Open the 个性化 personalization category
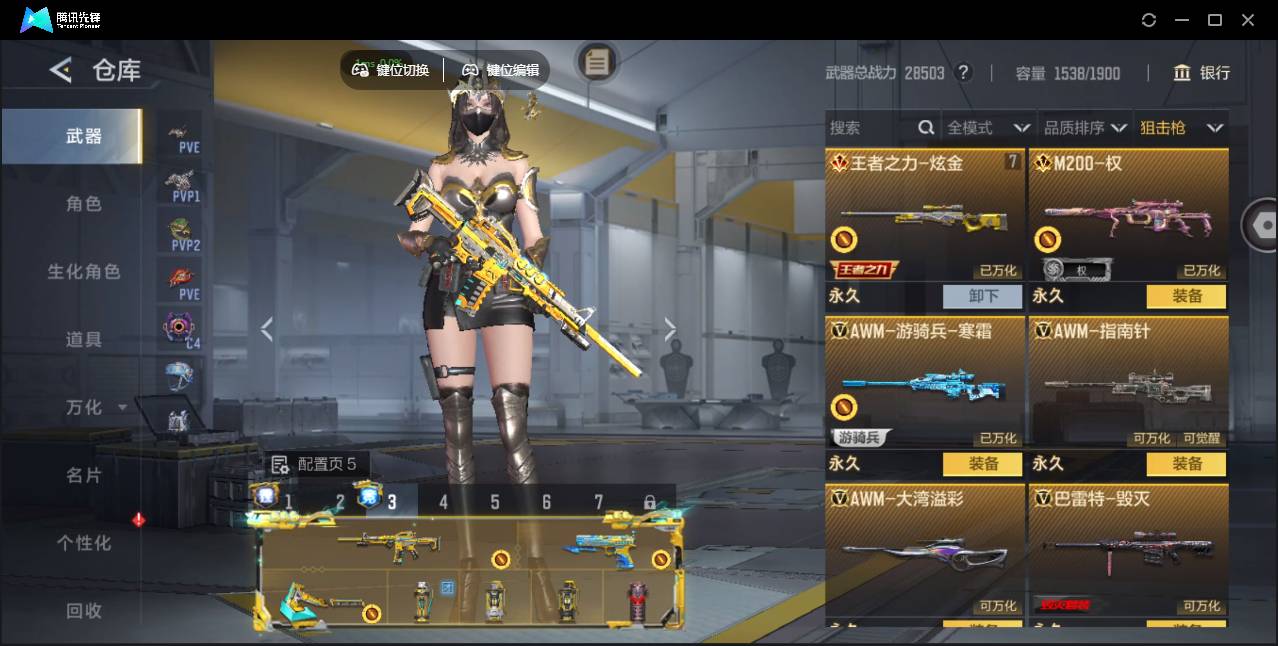This screenshot has width=1278, height=646. coord(84,543)
